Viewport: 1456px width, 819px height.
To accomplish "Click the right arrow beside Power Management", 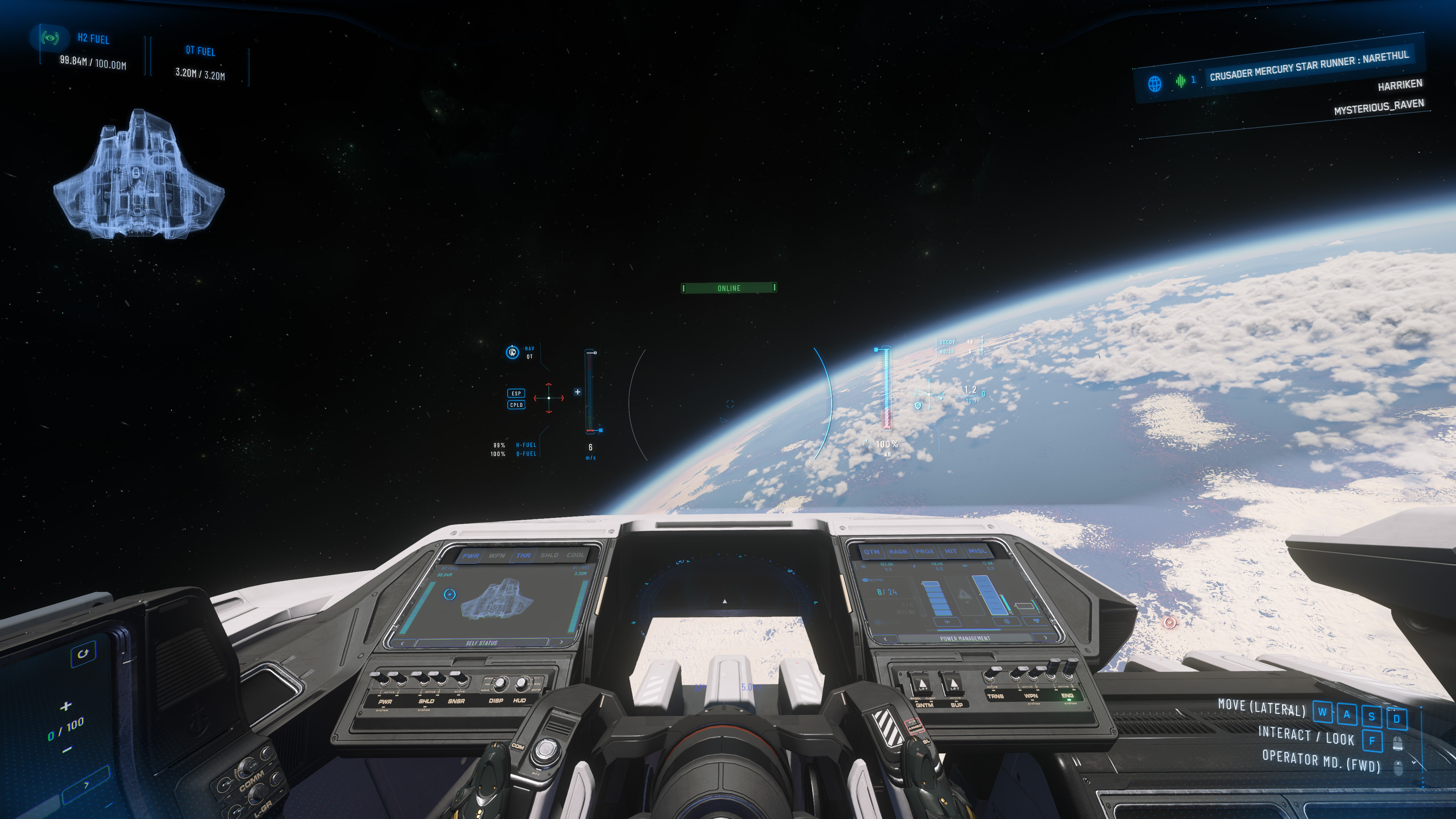I will coord(1045,637).
